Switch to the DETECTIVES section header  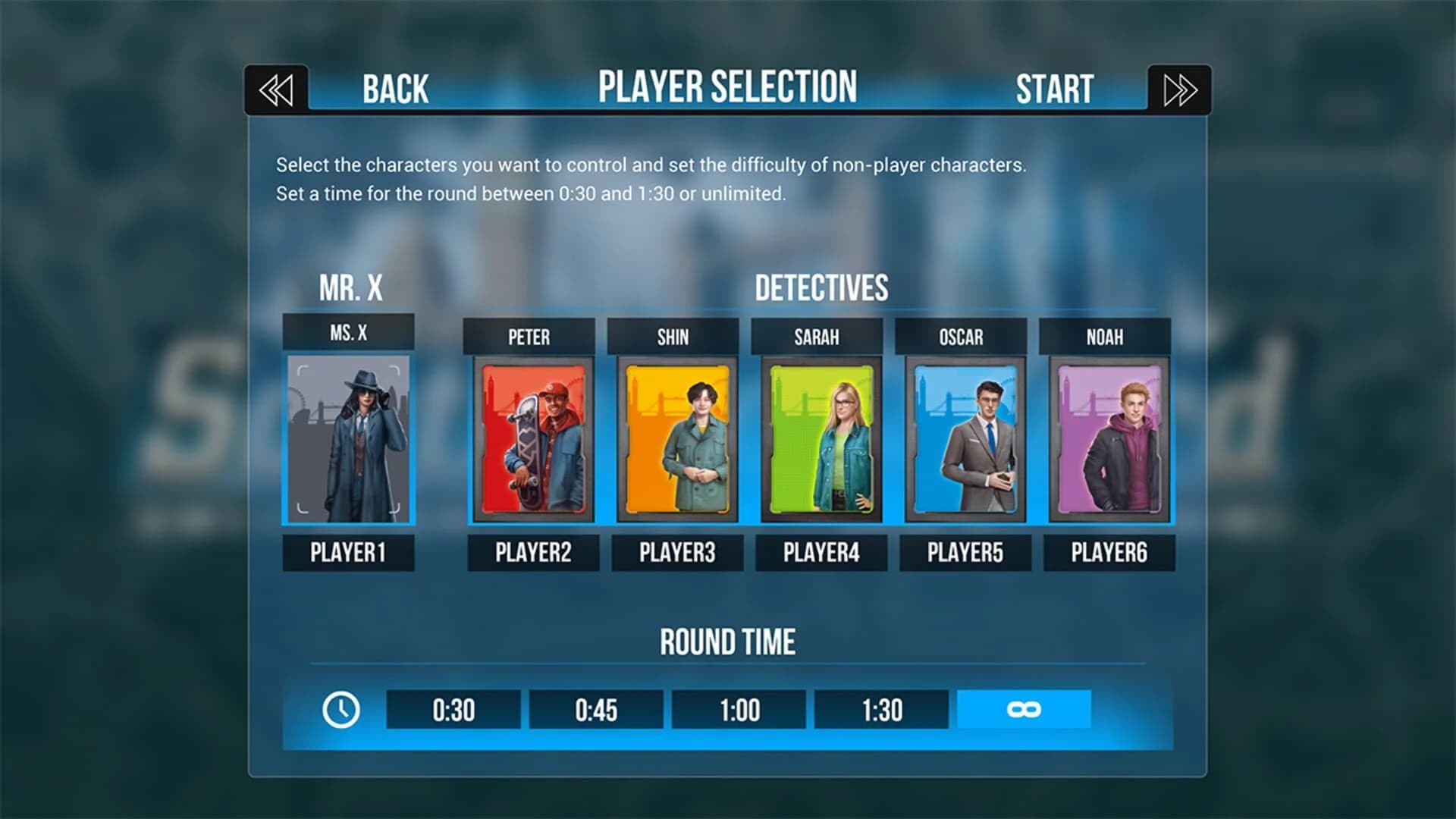[820, 288]
